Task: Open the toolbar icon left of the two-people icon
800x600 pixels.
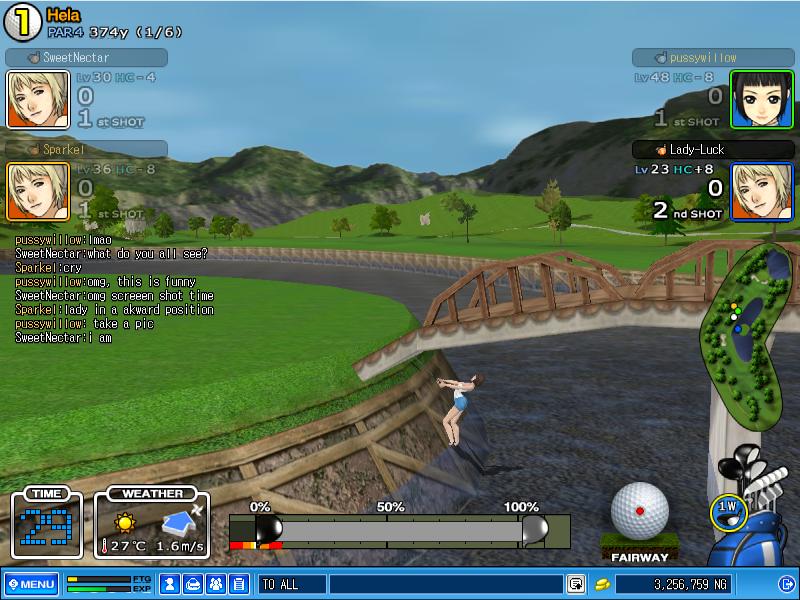Action: point(193,584)
